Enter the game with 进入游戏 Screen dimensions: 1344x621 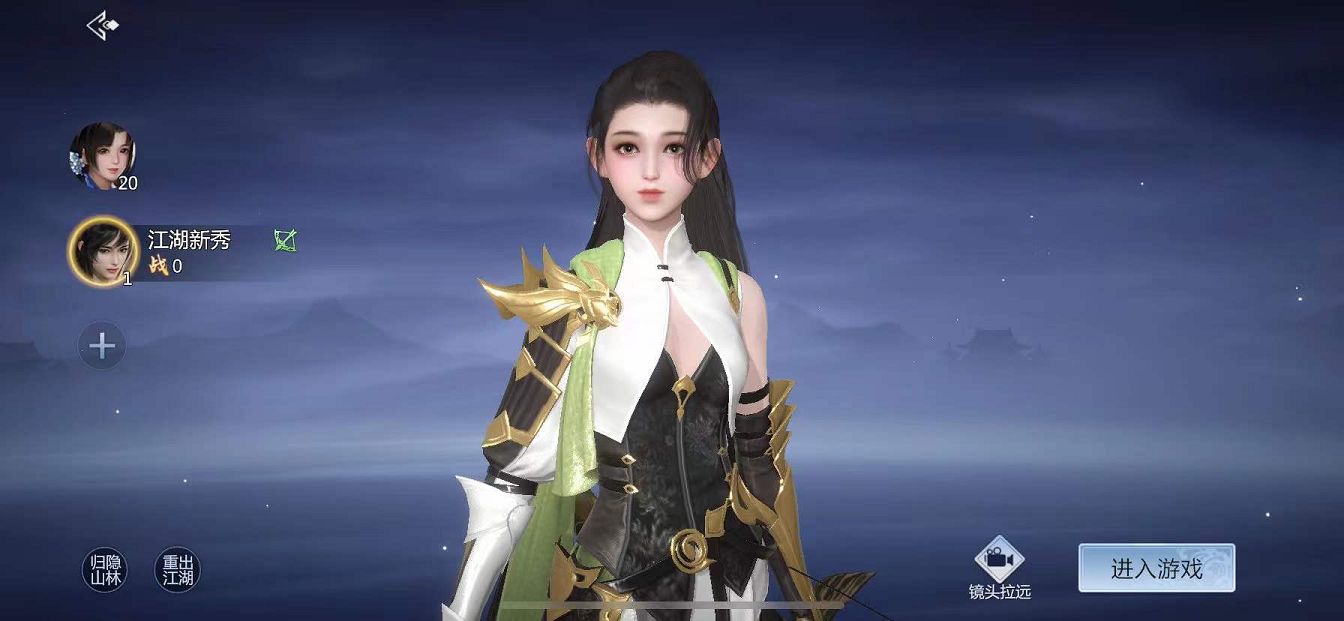pyautogui.click(x=1156, y=568)
